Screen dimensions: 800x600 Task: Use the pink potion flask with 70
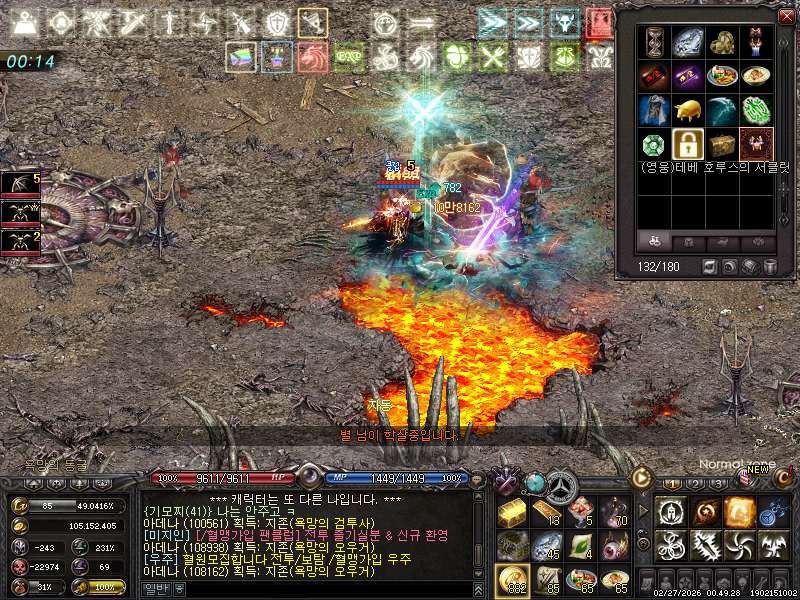tap(614, 513)
